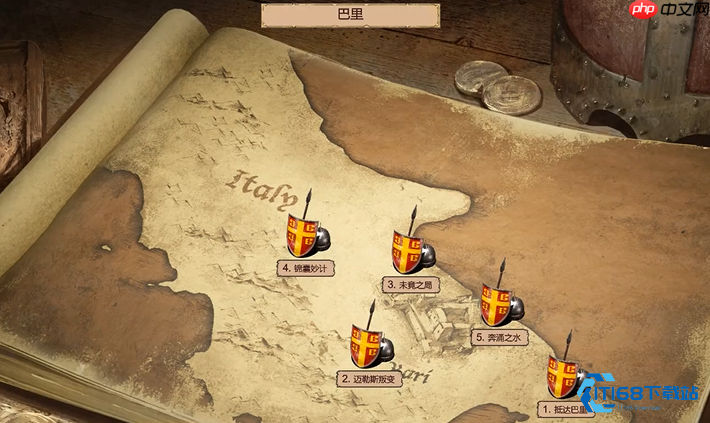Screen dimensions: 710x423
Task: Choose the 5. 奔涌之水 scenario label
Action: (501, 338)
